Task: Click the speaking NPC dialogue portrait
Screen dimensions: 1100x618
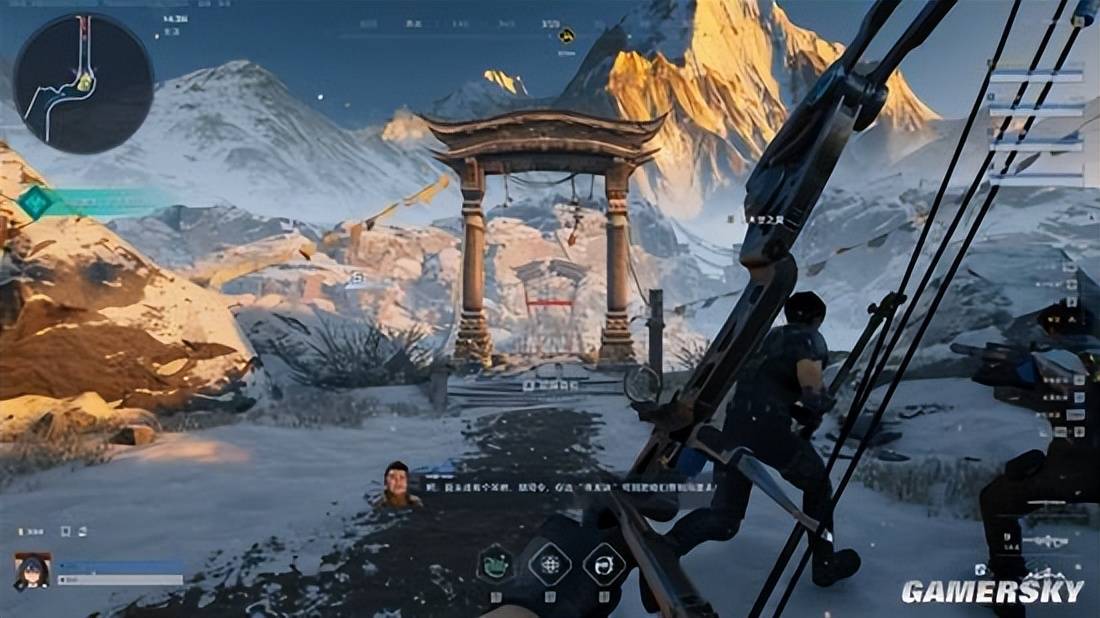Action: tap(397, 485)
